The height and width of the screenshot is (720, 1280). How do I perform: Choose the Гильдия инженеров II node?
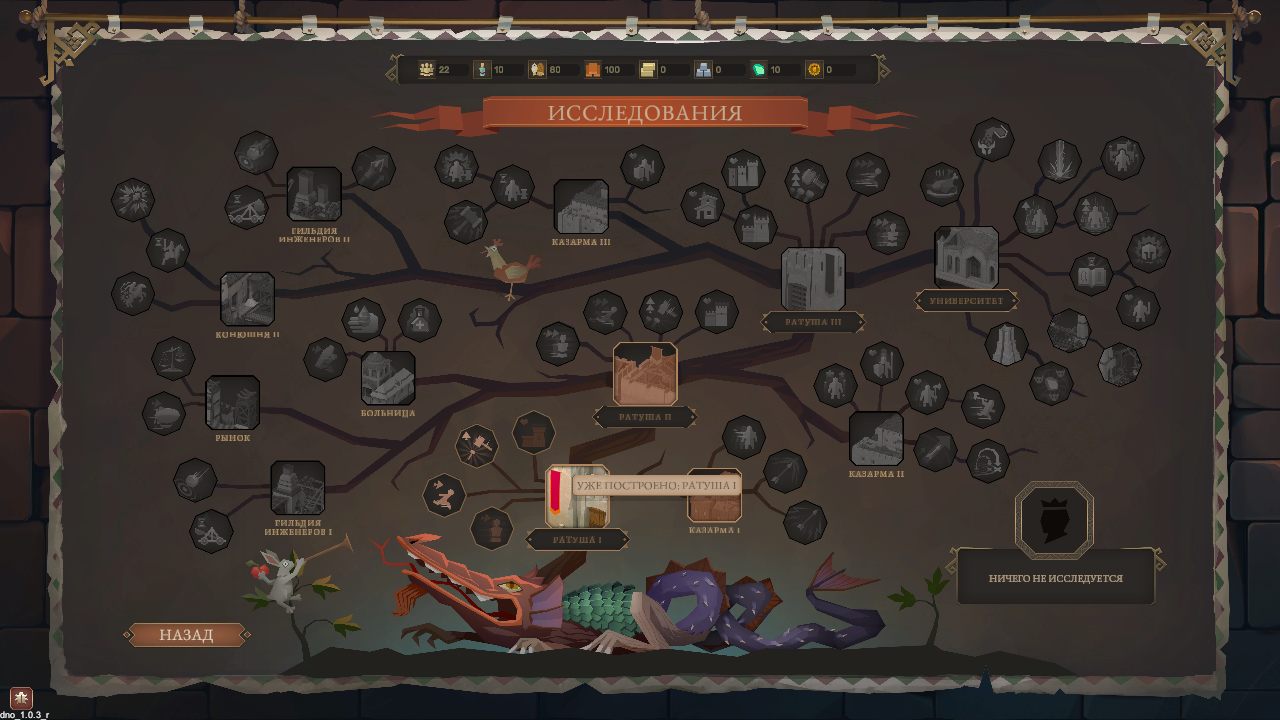point(314,194)
